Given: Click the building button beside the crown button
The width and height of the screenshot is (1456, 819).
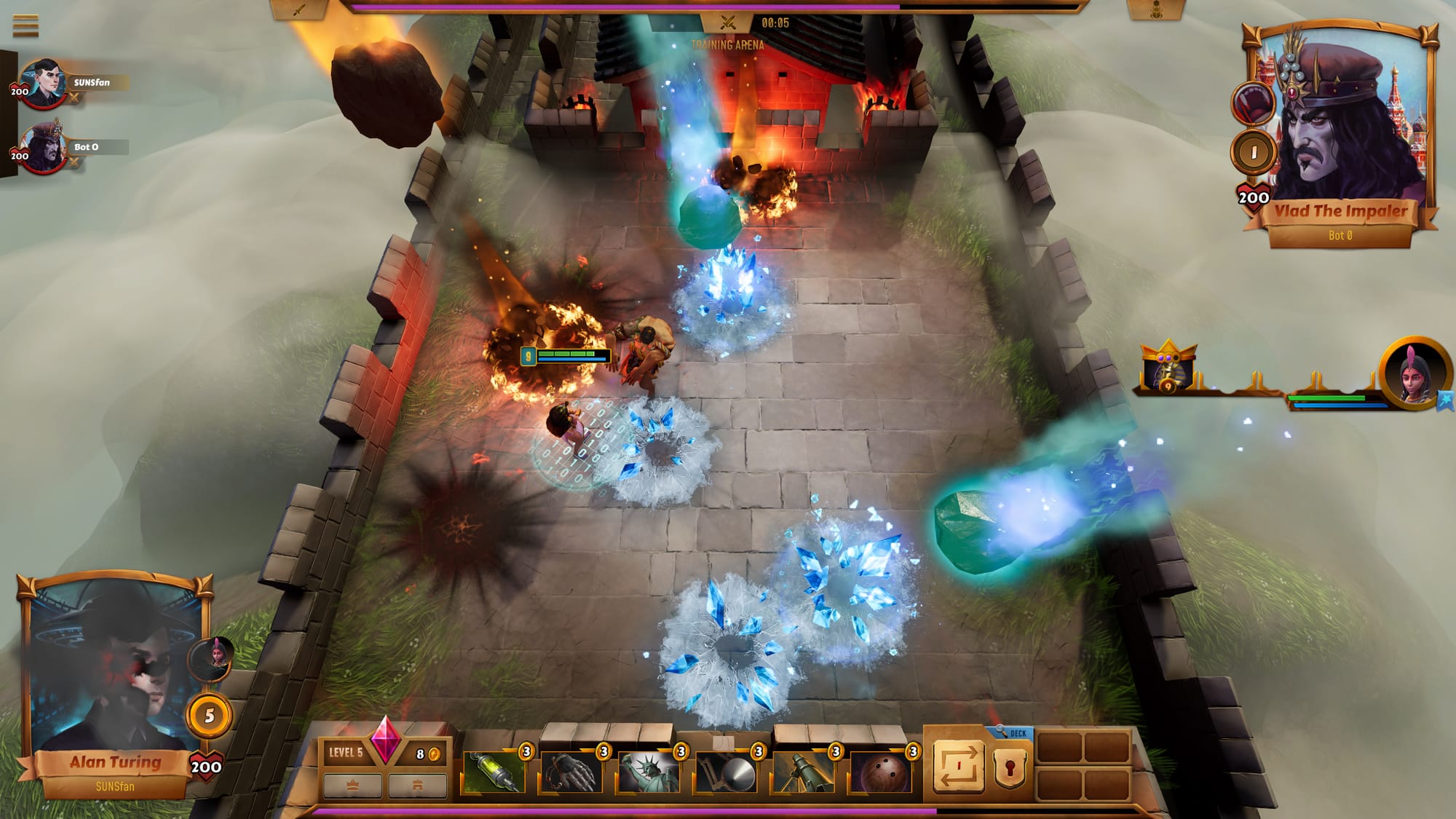Looking at the screenshot, I should tap(417, 786).
